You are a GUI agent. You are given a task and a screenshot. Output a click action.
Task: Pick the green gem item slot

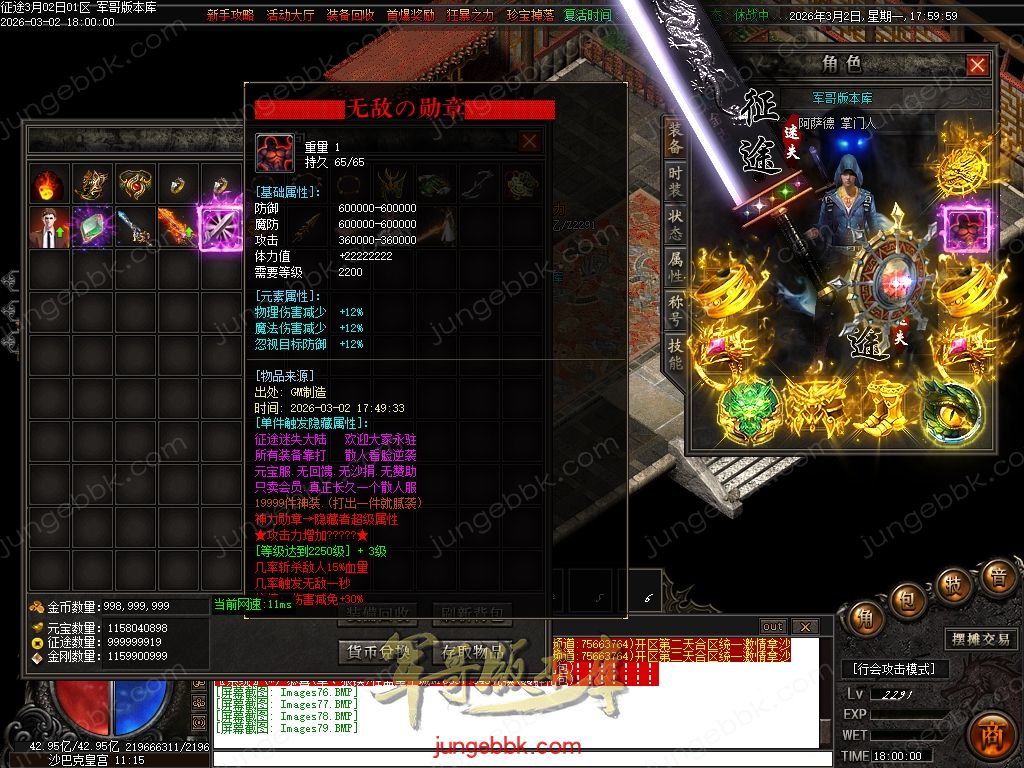point(92,227)
